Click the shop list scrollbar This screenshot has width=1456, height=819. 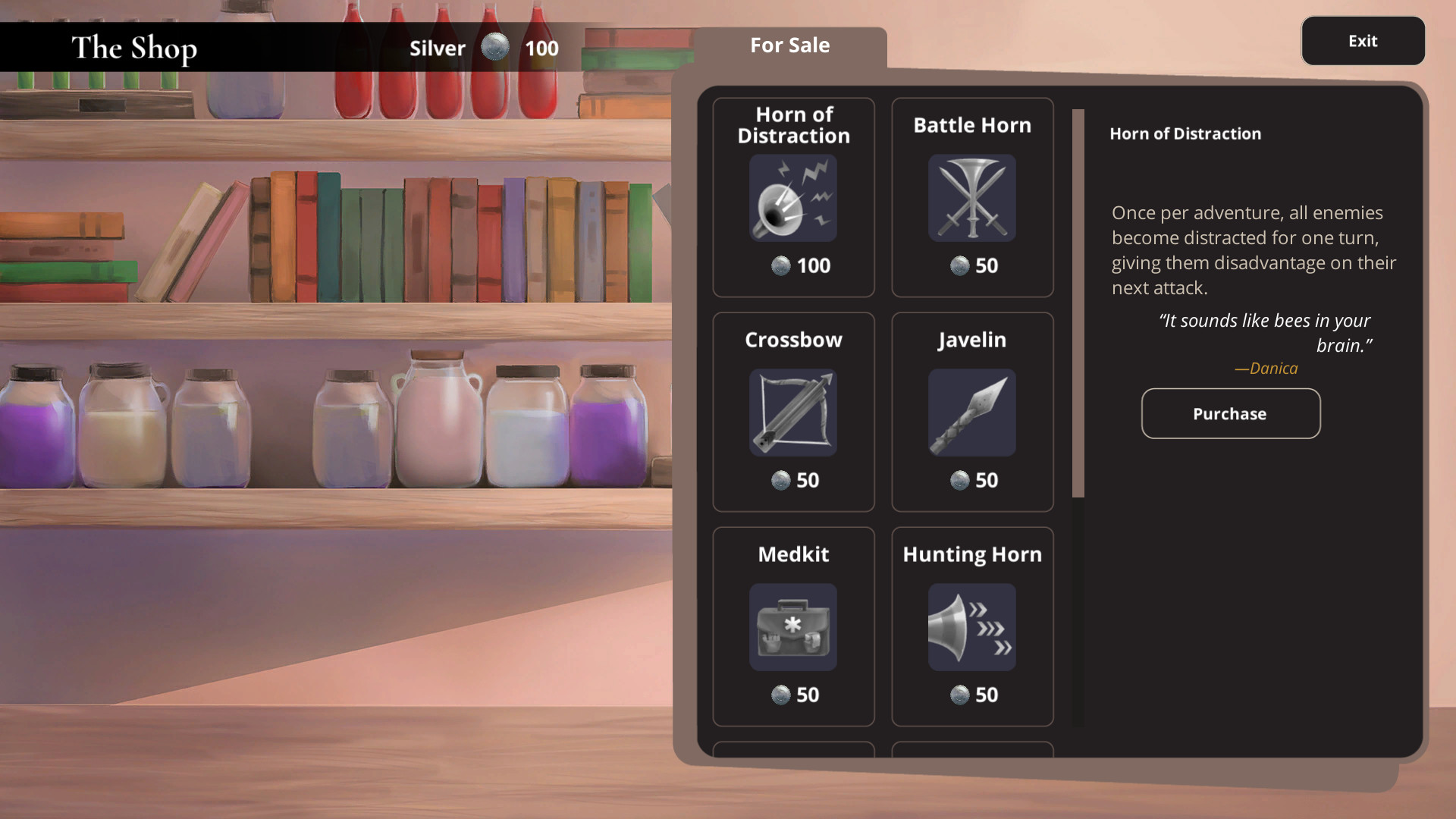[1078, 303]
